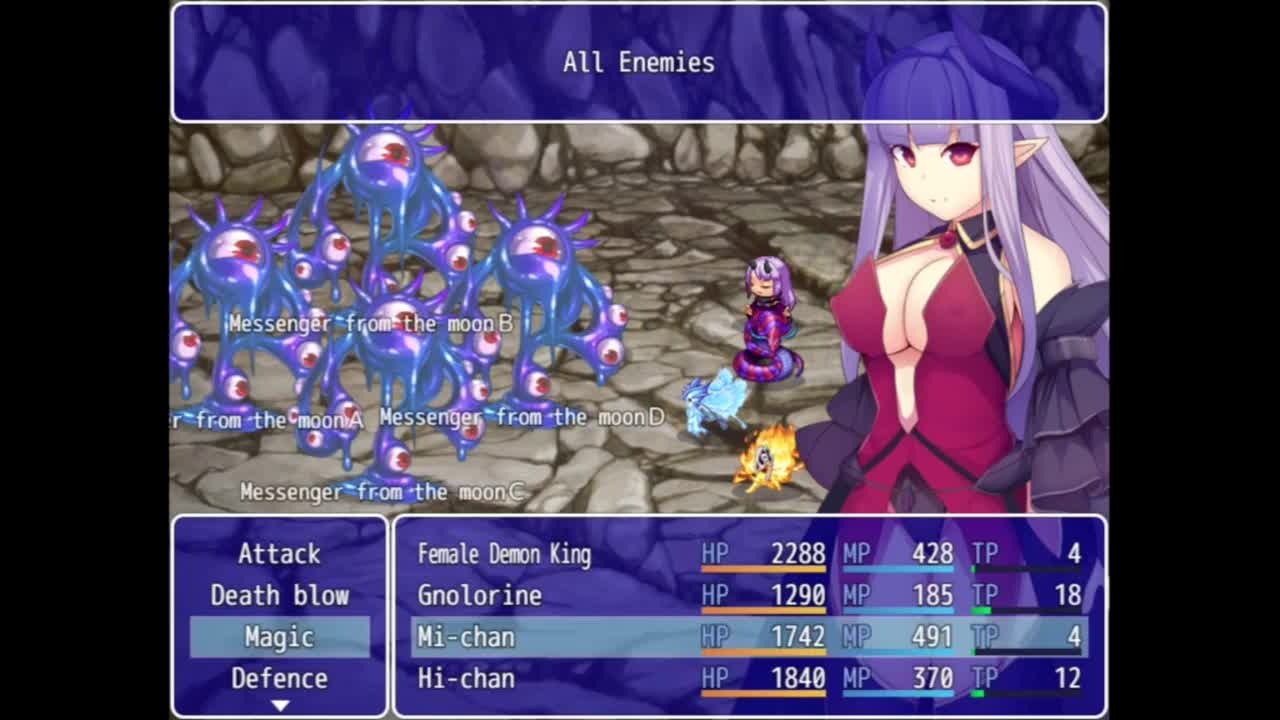Target Messenger from the moon A label
Viewport: 1280px width, 720px height.
pyautogui.click(x=268, y=421)
